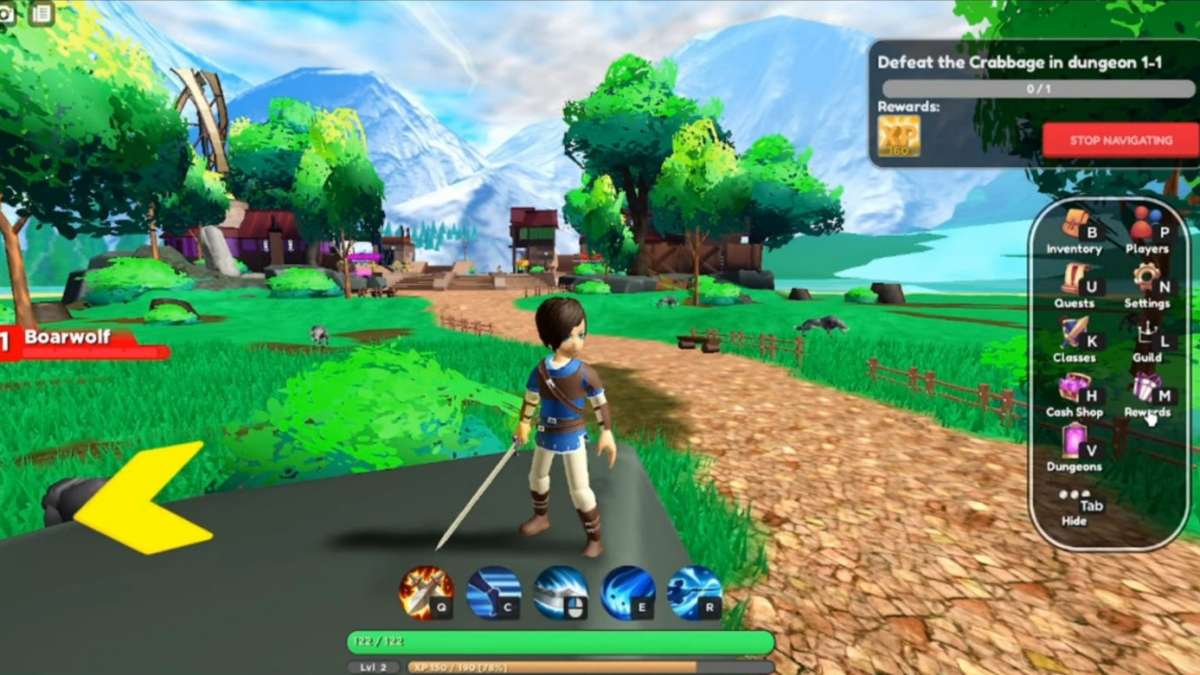This screenshot has width=1200, height=675.
Task: Click the XP reward icon
Action: [x=898, y=136]
